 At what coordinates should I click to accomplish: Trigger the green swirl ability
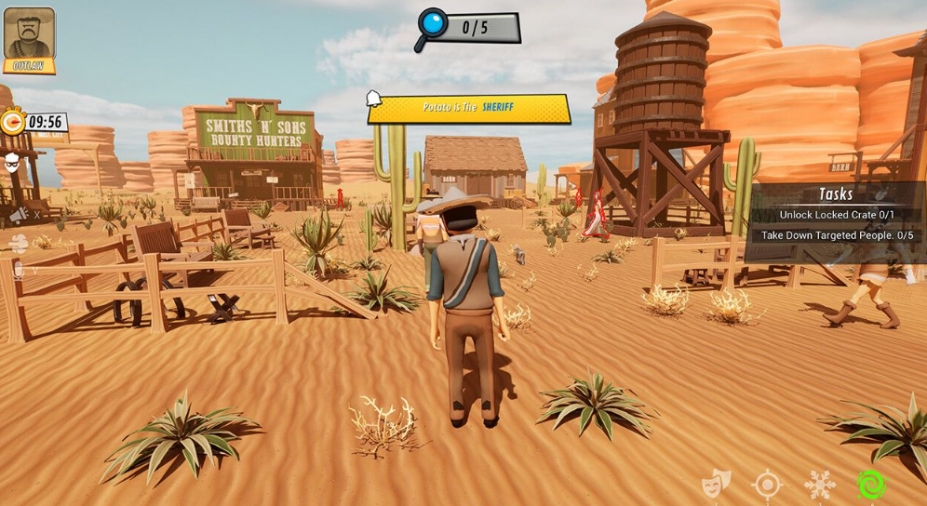click(x=872, y=486)
